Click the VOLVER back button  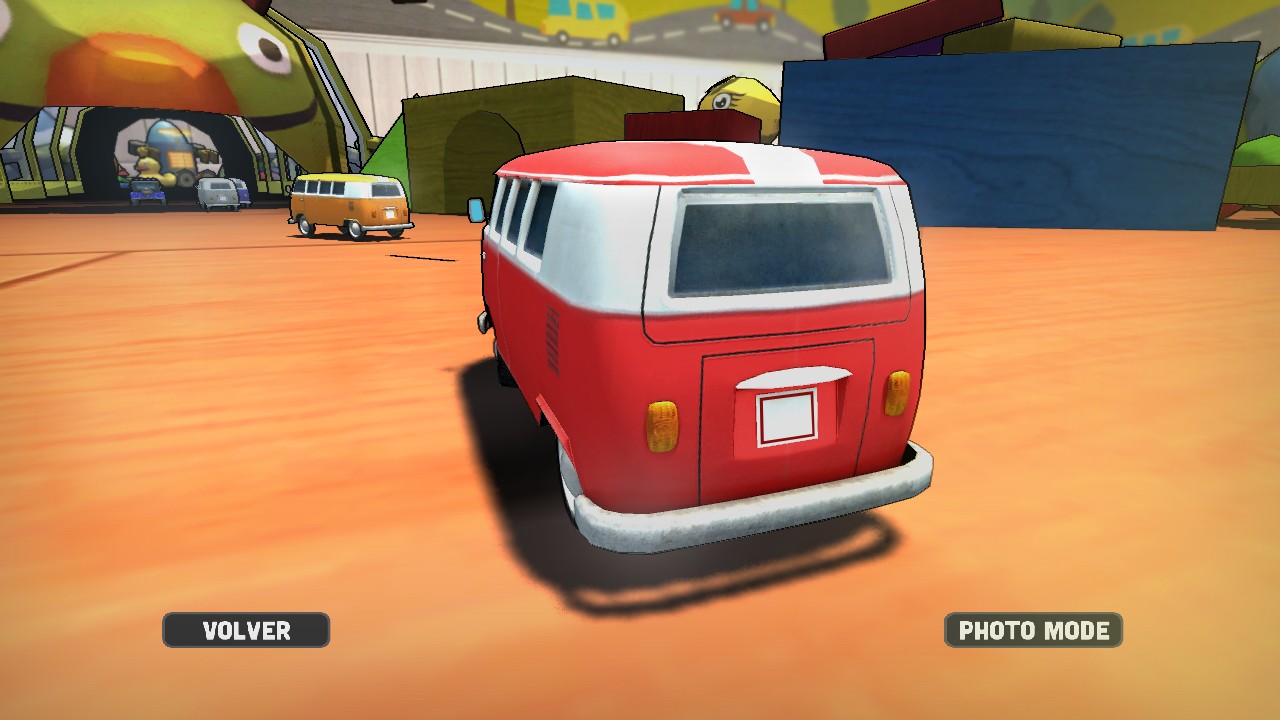click(x=246, y=630)
